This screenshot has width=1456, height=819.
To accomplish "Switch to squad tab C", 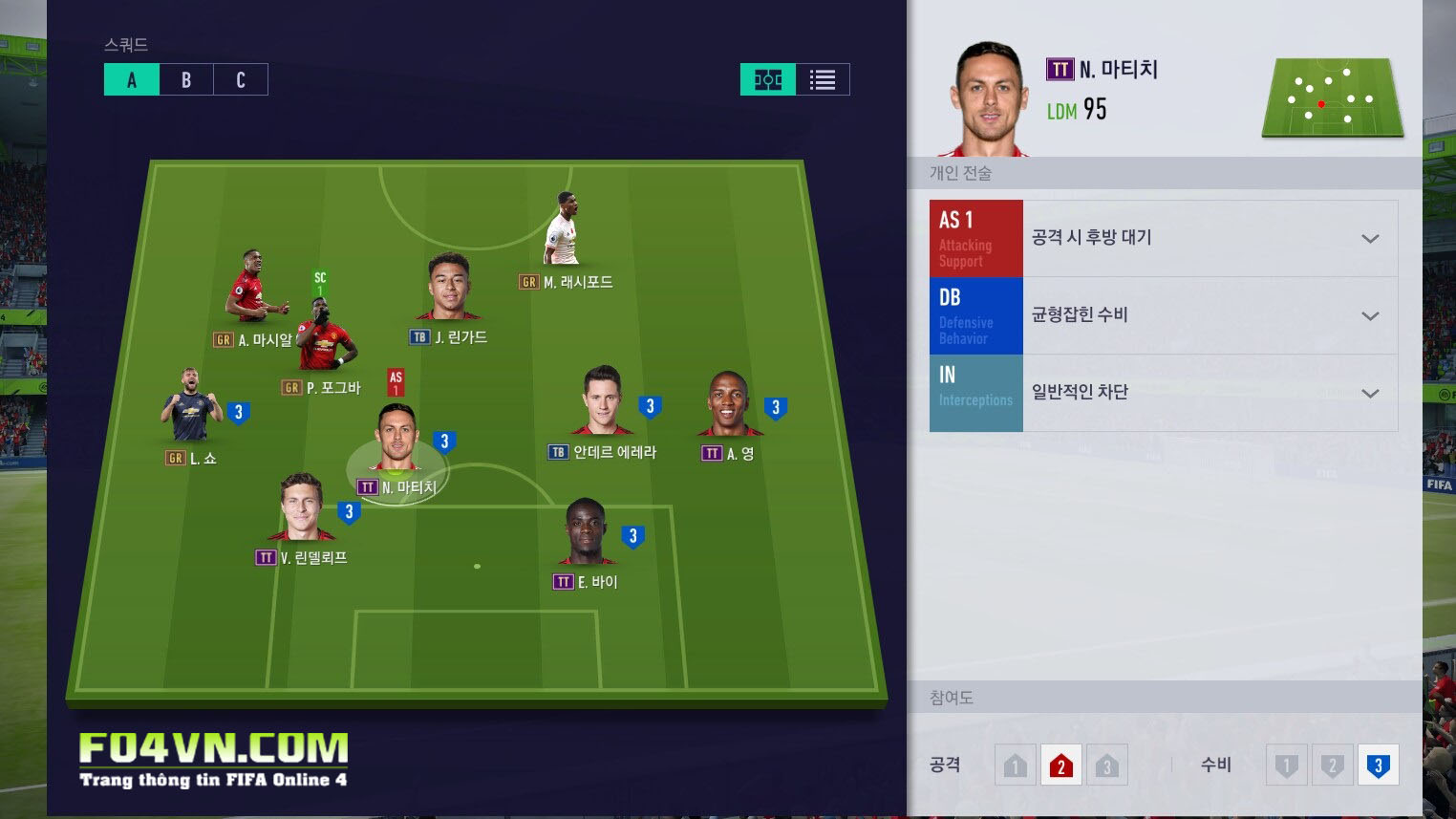I will 241,80.
